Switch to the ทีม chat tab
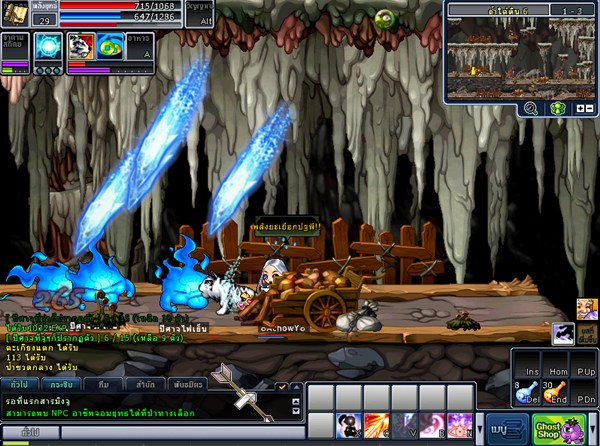600x446 pixels. (103, 384)
